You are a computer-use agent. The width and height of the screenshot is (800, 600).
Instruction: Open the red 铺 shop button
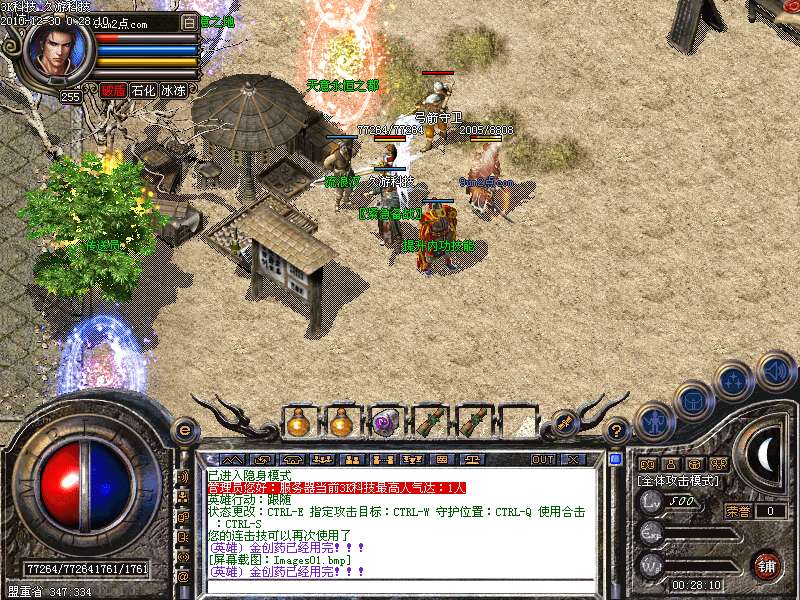(x=767, y=564)
